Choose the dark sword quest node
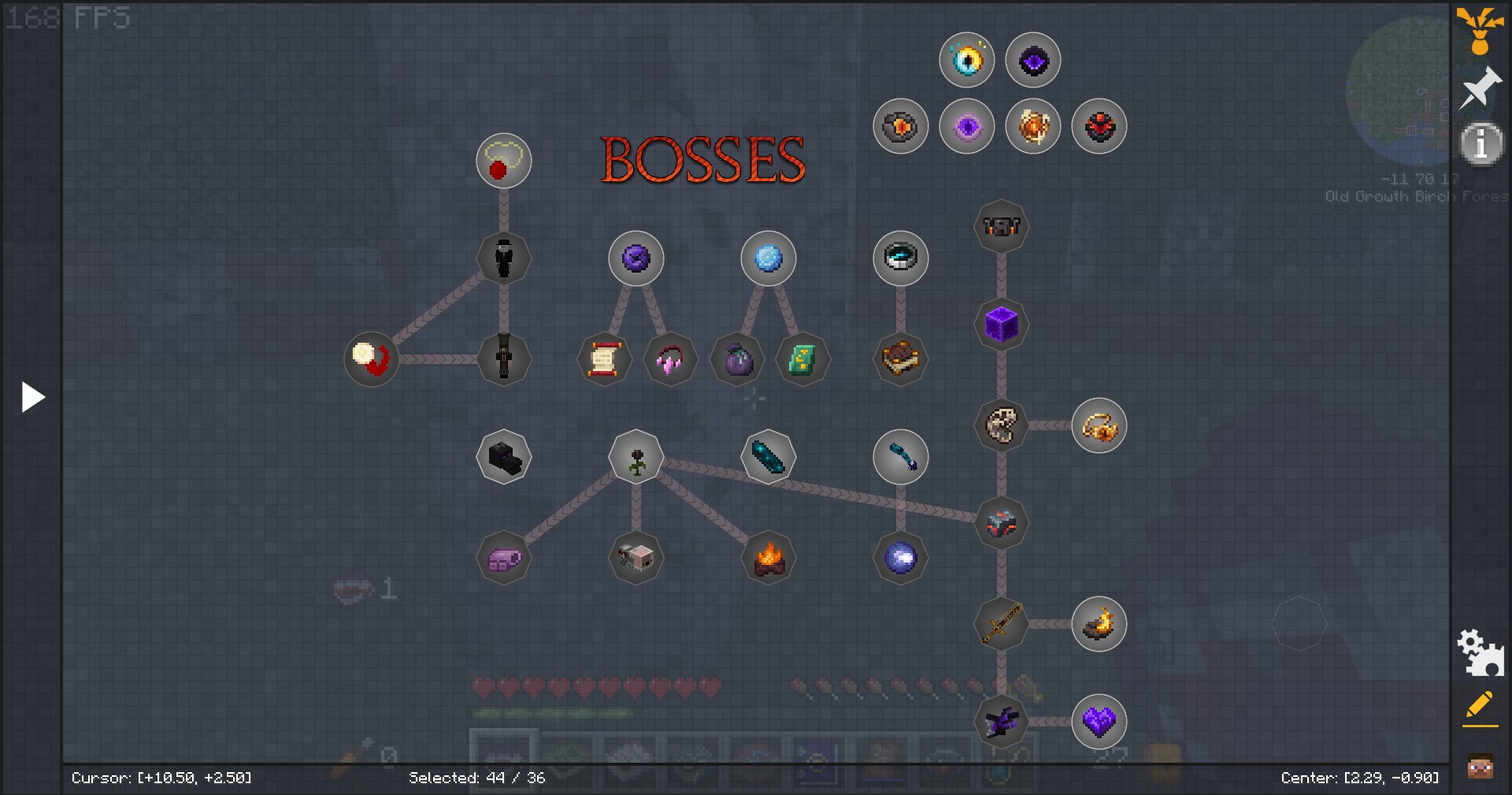Viewport: 1512px width, 795px height. click(1002, 624)
